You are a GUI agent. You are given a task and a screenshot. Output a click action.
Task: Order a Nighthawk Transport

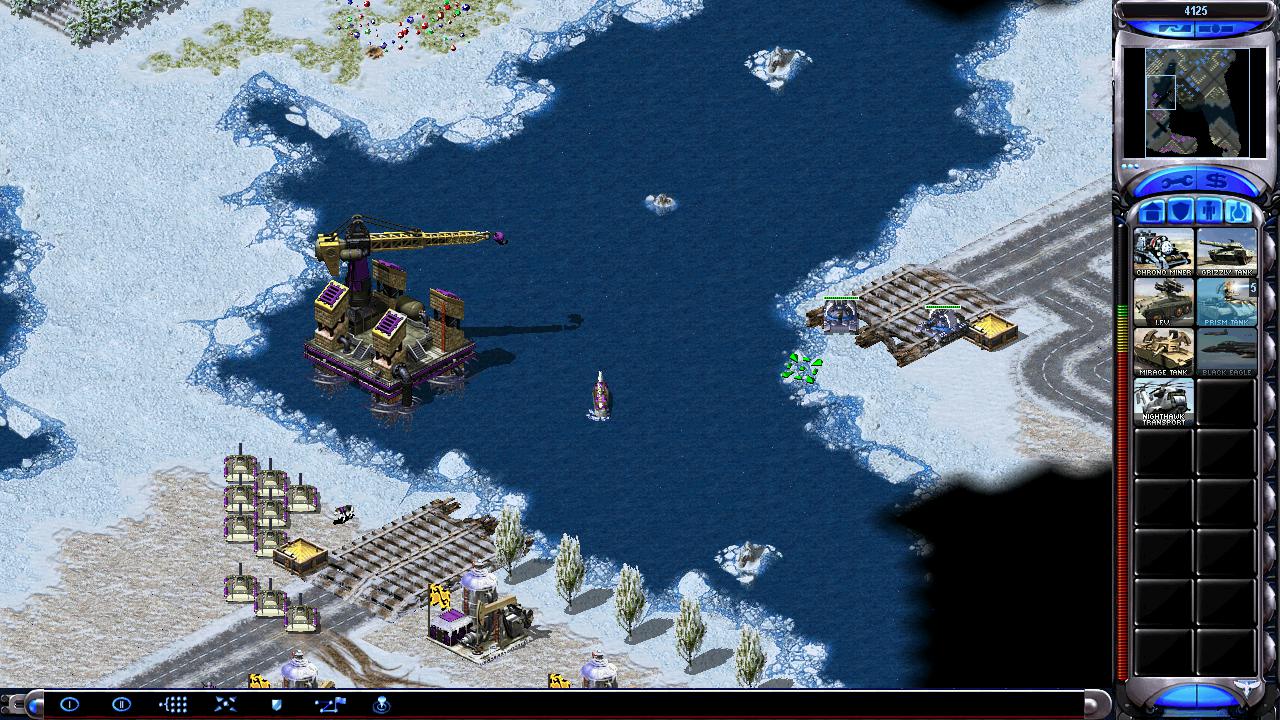pos(1163,402)
